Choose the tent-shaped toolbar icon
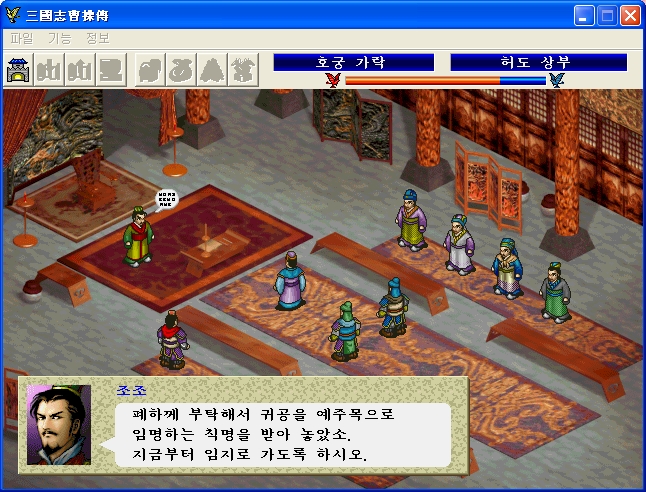This screenshot has height=492, width=646. click(213, 69)
